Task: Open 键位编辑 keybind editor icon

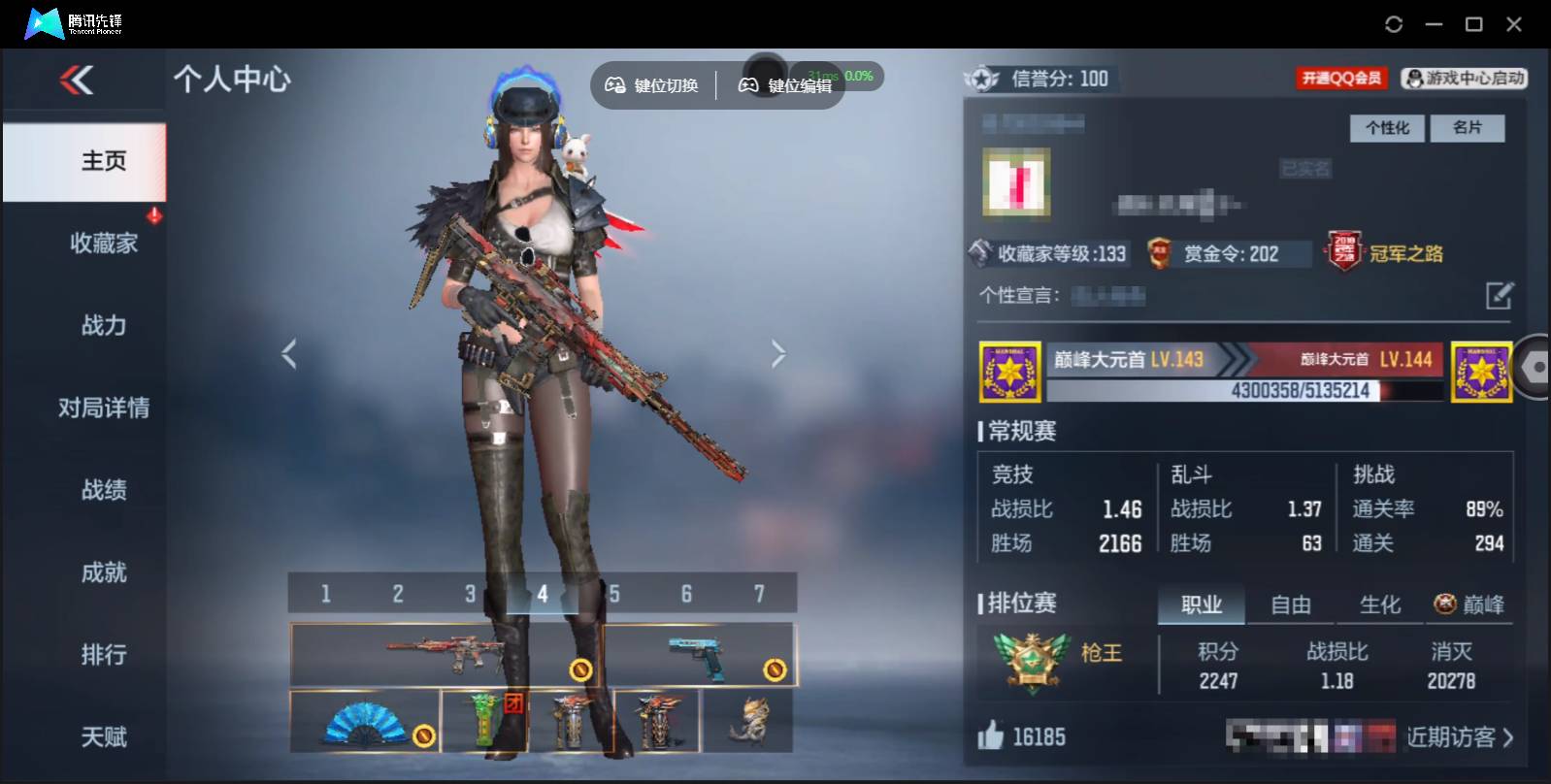Action: [747, 85]
